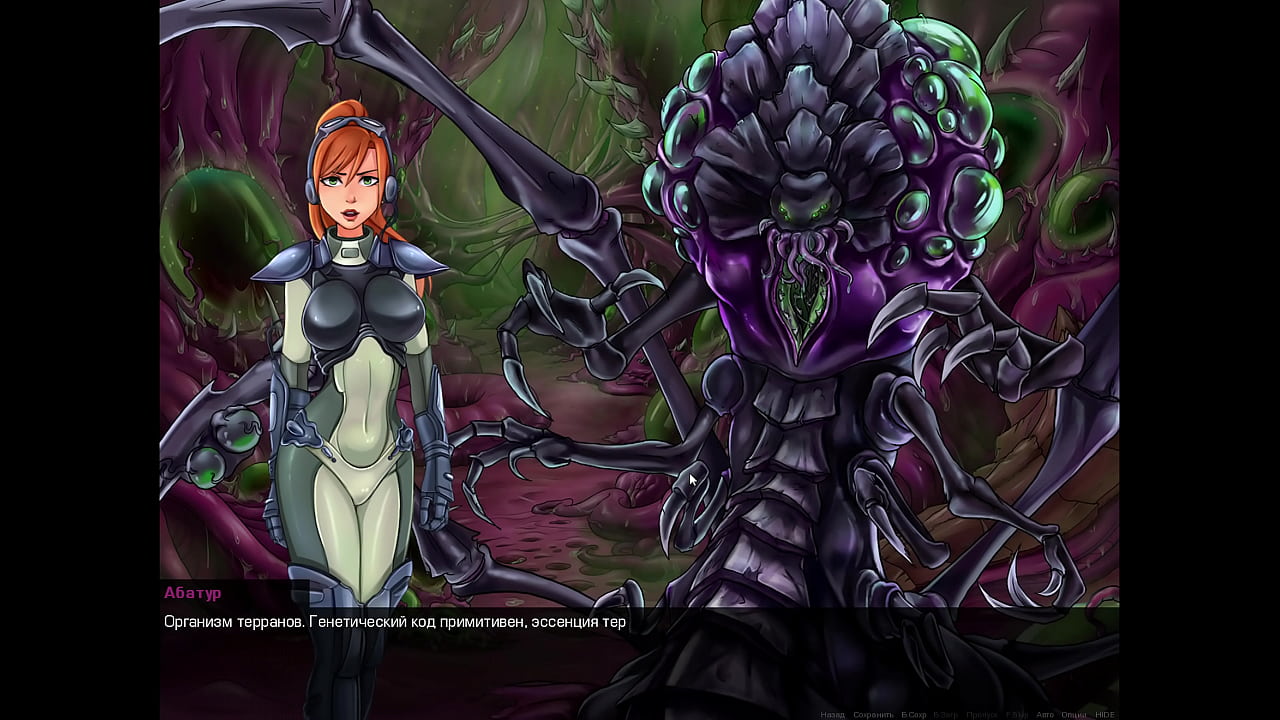
Task: Open the Сохранить save menu
Action: click(873, 714)
